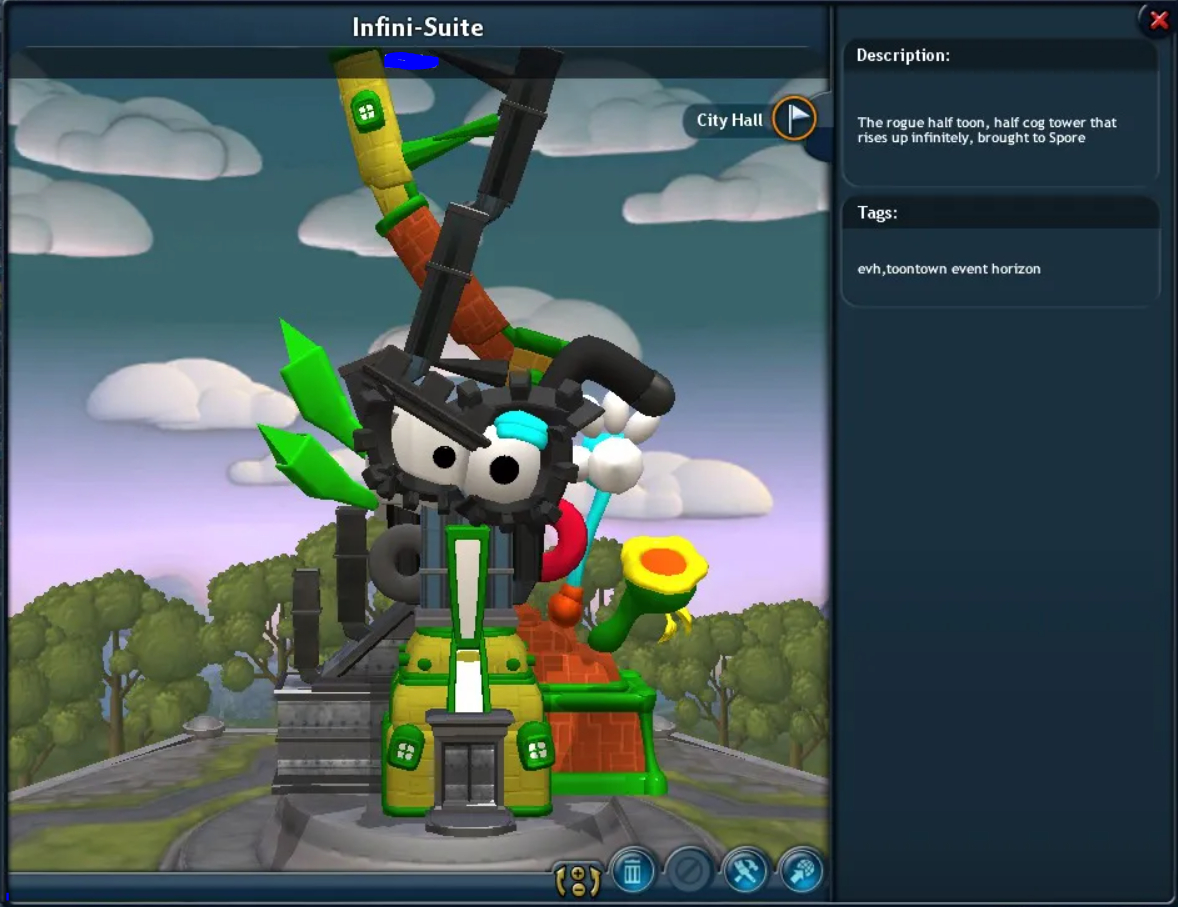Delete the creation with the trash can button
Screen dimensions: 1178x907
click(x=632, y=872)
